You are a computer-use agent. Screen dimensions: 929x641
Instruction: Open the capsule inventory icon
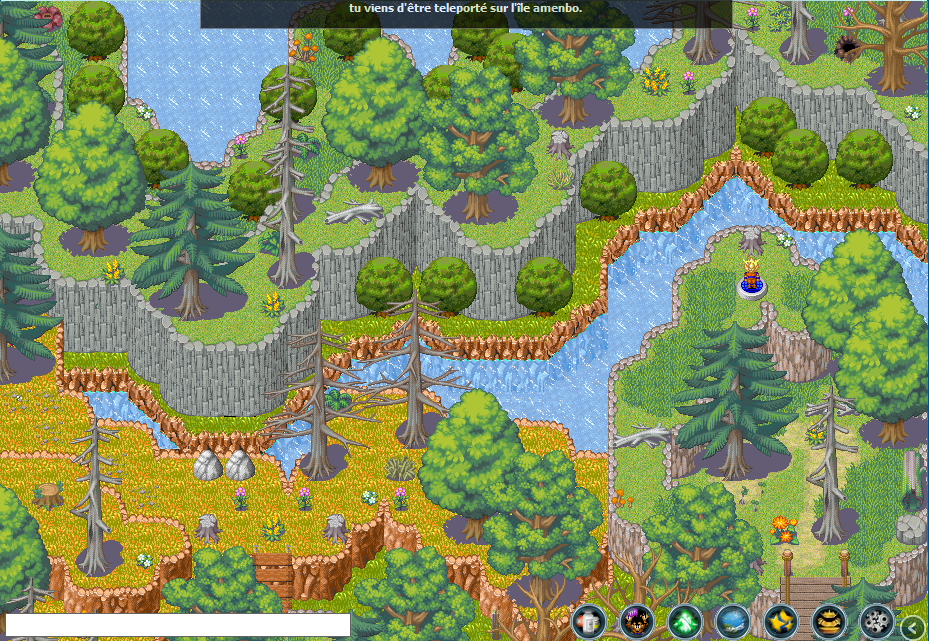tap(590, 621)
